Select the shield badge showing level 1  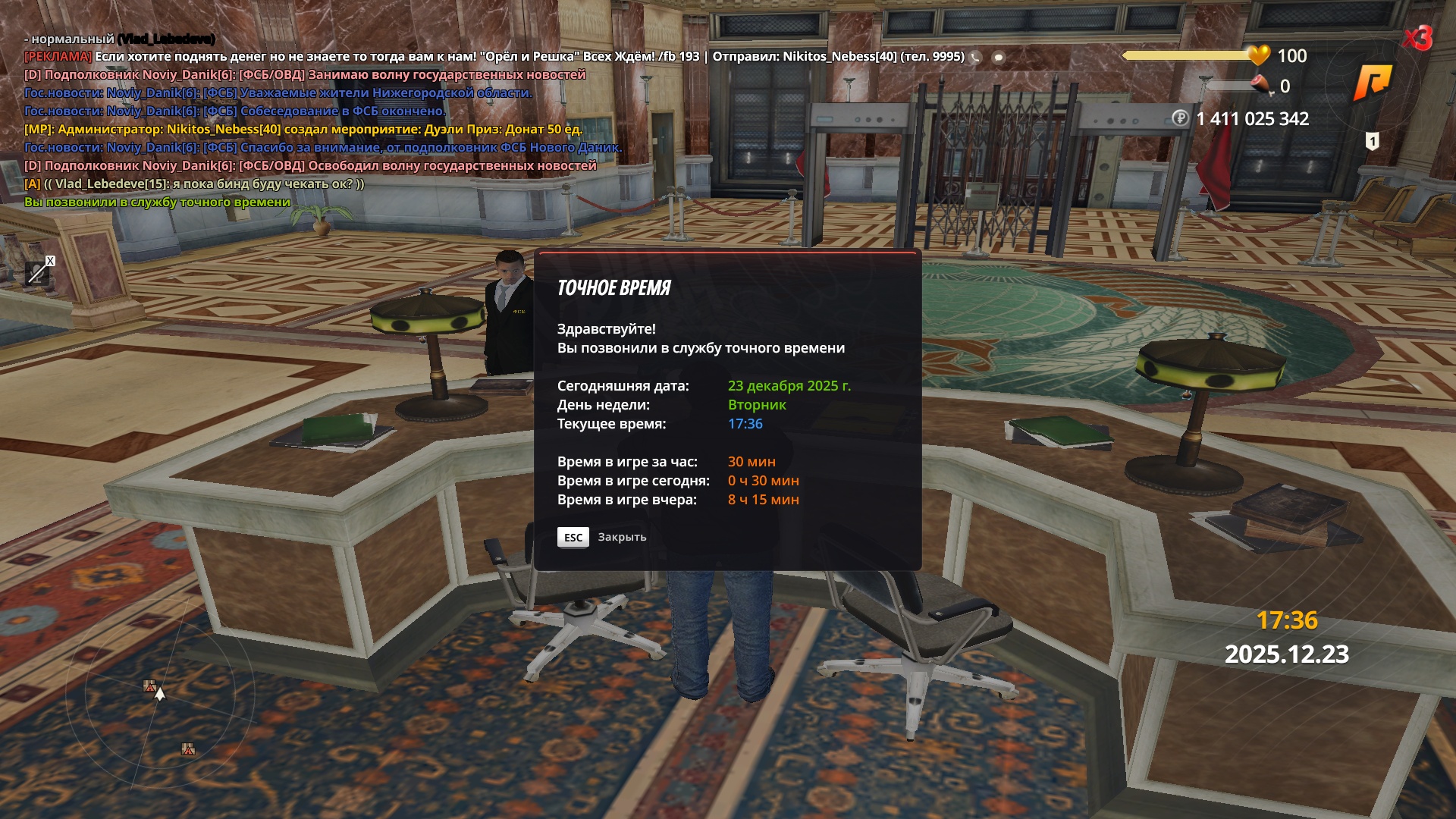[1373, 141]
